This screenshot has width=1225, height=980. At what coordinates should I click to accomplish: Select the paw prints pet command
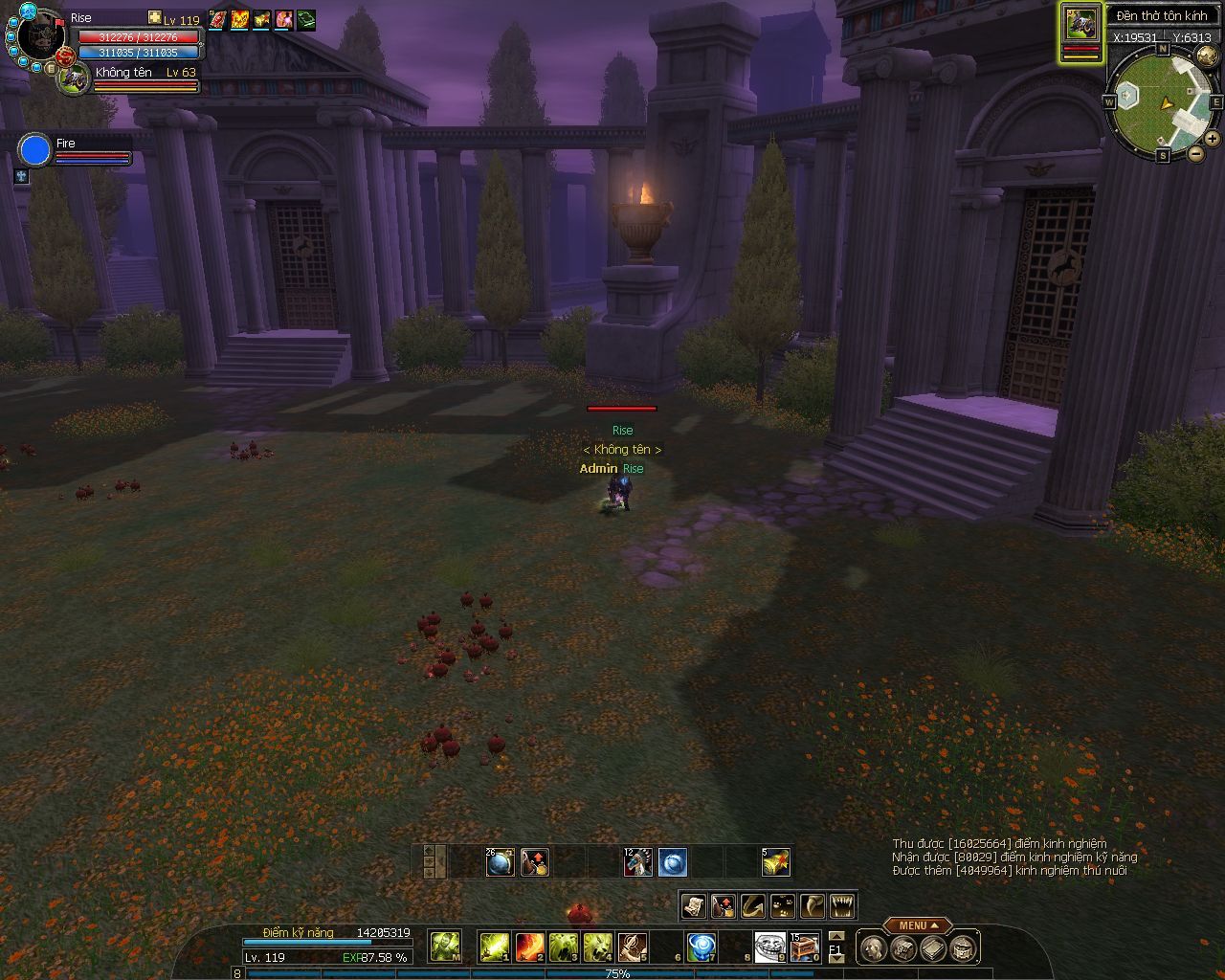(x=783, y=905)
